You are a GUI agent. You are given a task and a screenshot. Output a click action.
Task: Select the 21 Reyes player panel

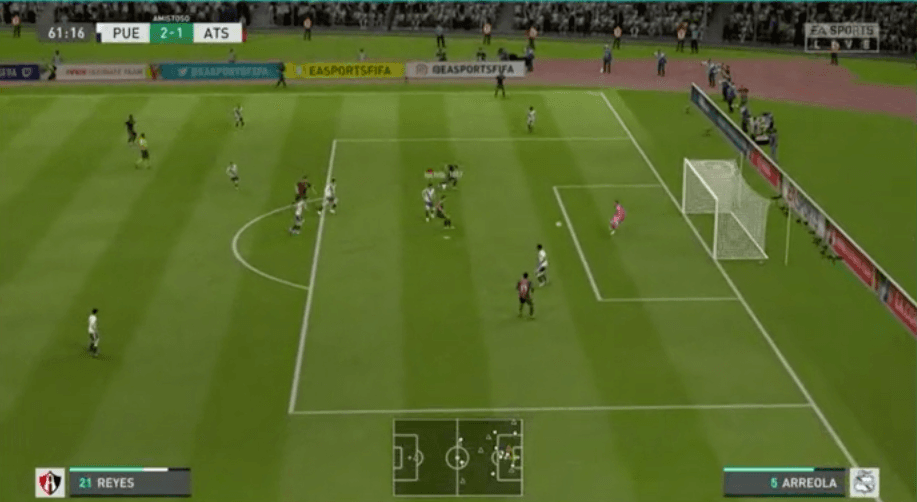pos(129,483)
